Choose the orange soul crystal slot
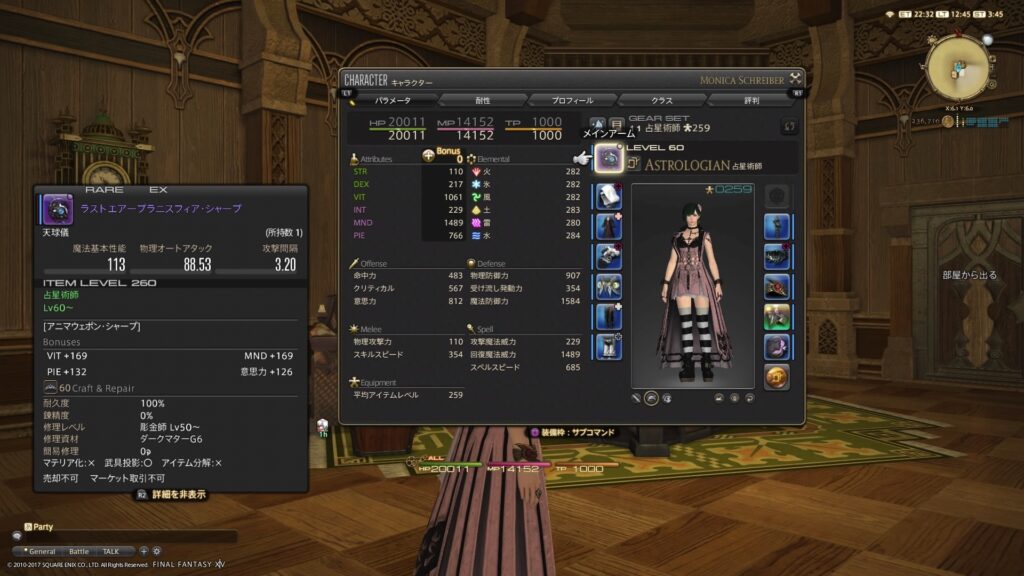Screen dimensions: 1024x576 click(777, 377)
